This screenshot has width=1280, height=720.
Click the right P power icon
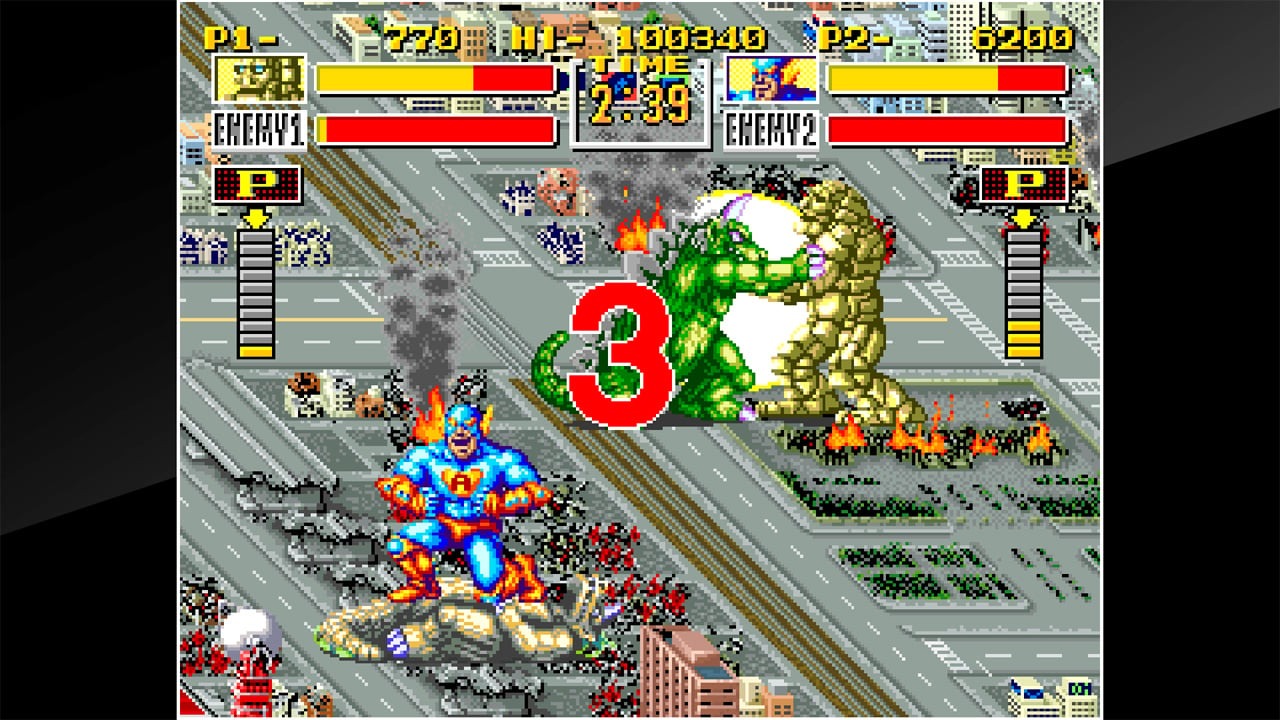coord(1022,185)
